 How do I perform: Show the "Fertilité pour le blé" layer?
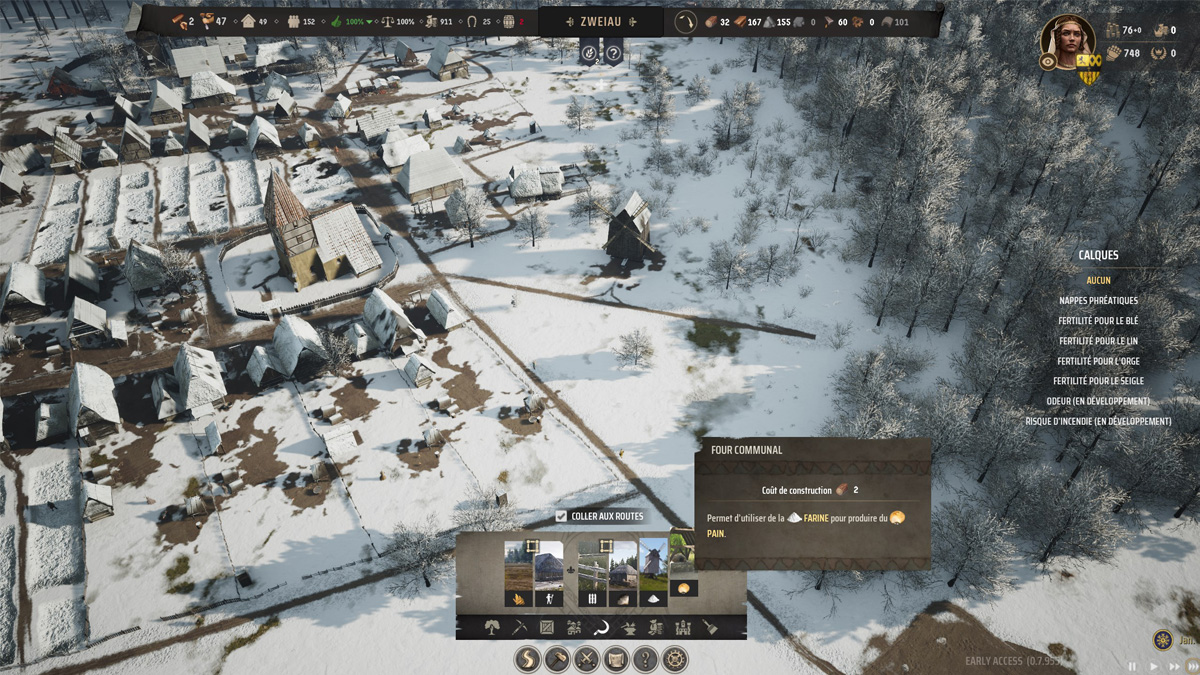[1098, 321]
